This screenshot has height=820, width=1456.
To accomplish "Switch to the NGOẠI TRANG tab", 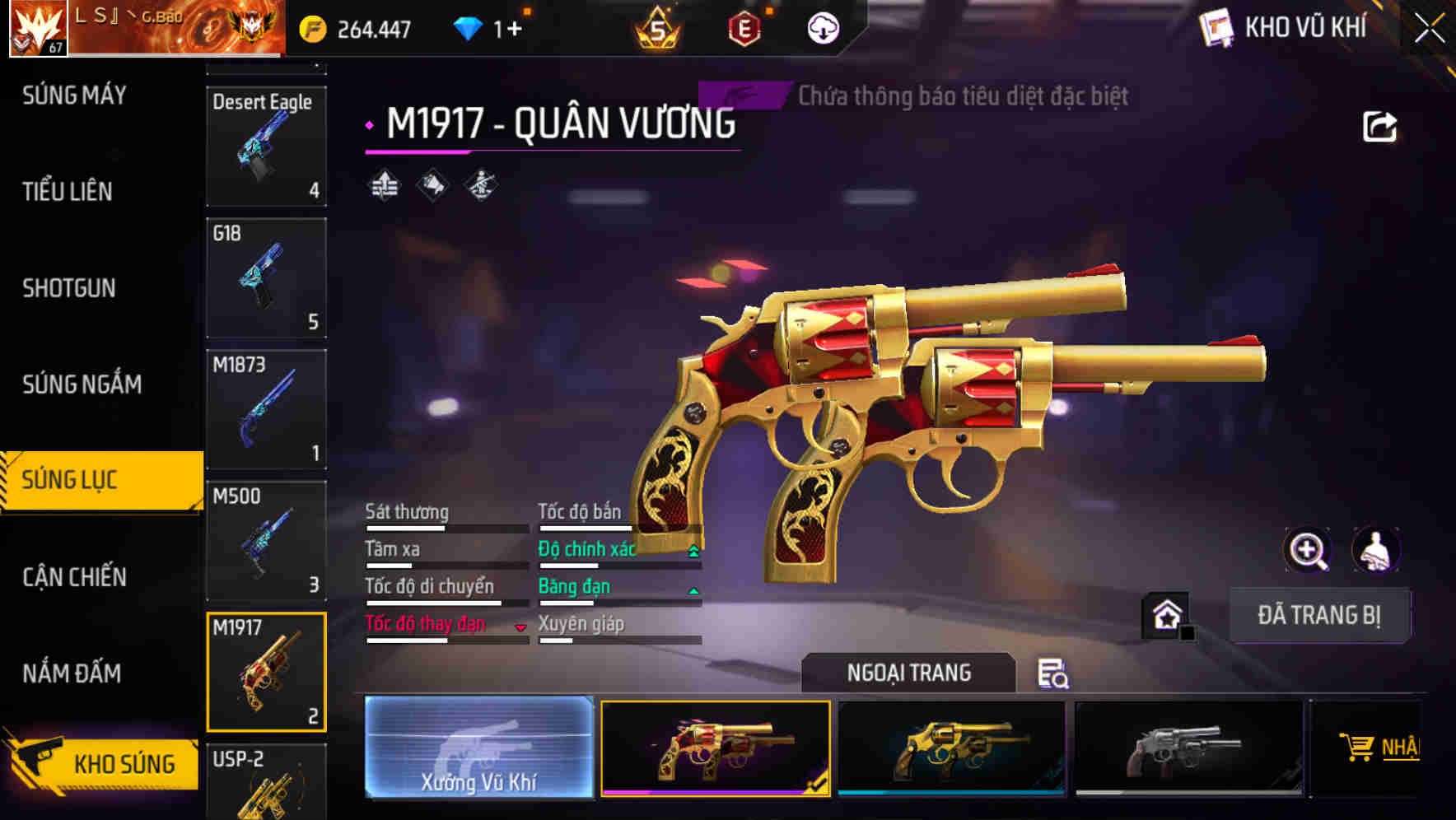I will [909, 673].
